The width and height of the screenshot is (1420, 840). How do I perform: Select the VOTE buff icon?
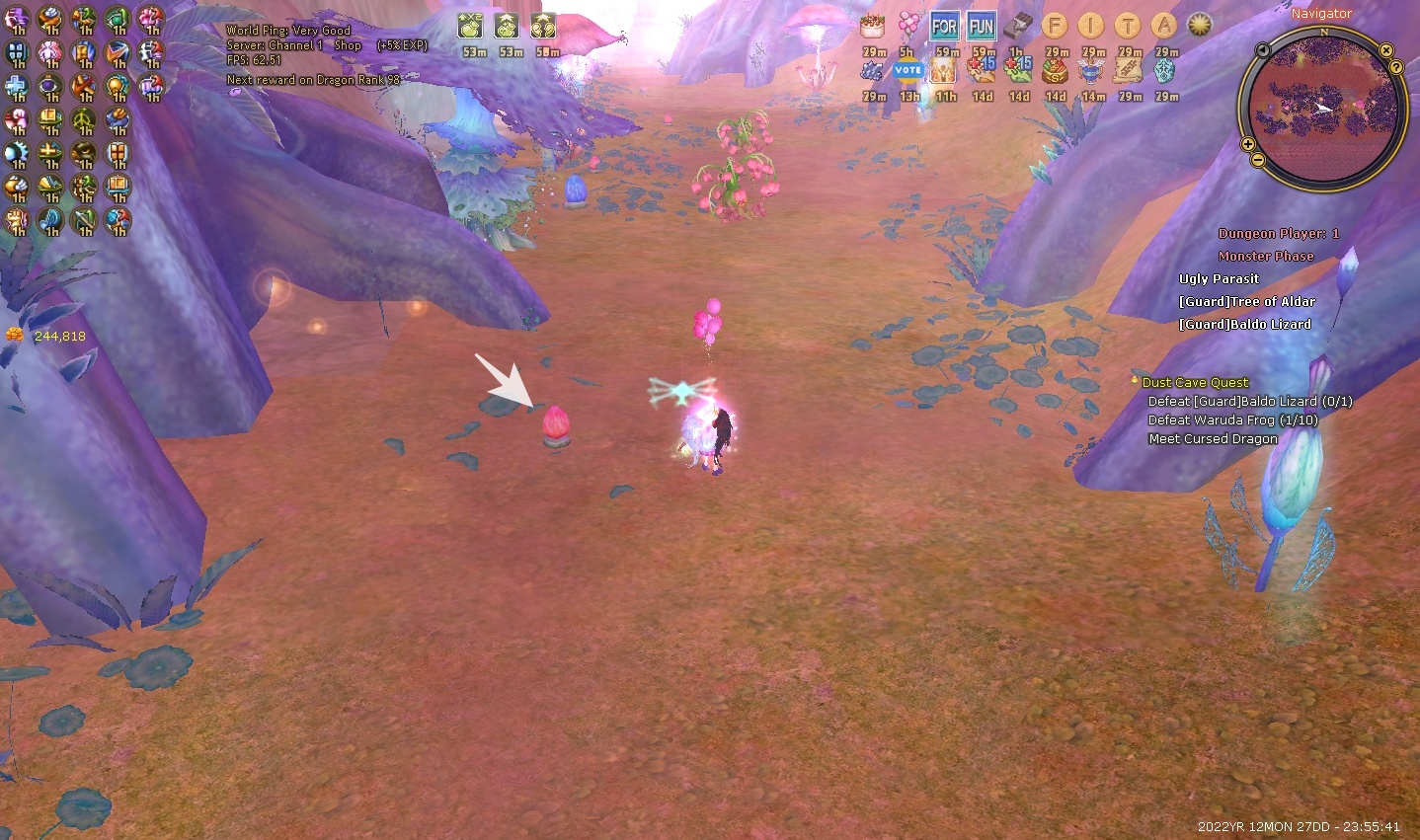click(907, 70)
